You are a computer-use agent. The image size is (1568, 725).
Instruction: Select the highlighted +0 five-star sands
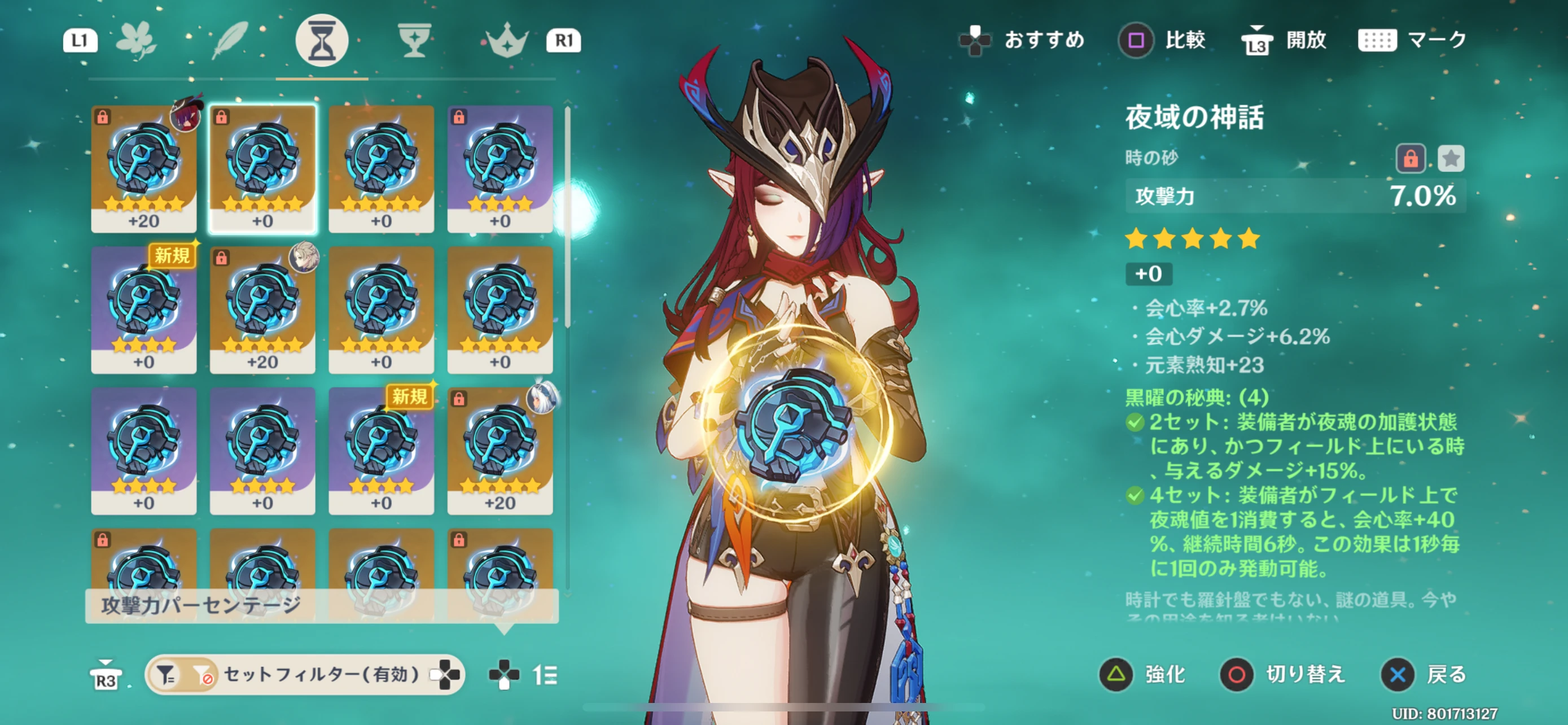[x=262, y=169]
